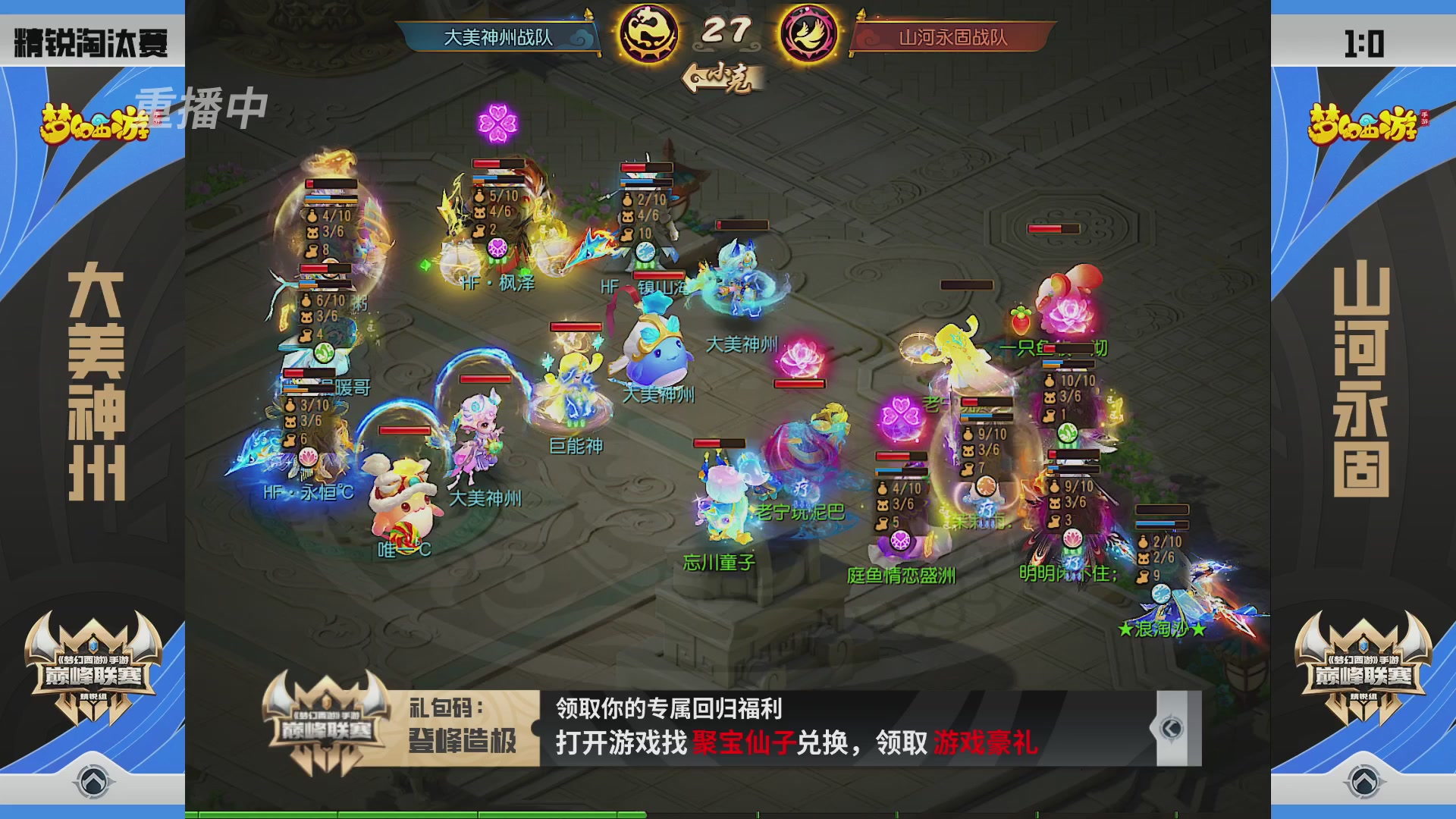1456x819 pixels.
Task: Click the strawberry item icon near 一只鱼
Action: coord(1021,320)
